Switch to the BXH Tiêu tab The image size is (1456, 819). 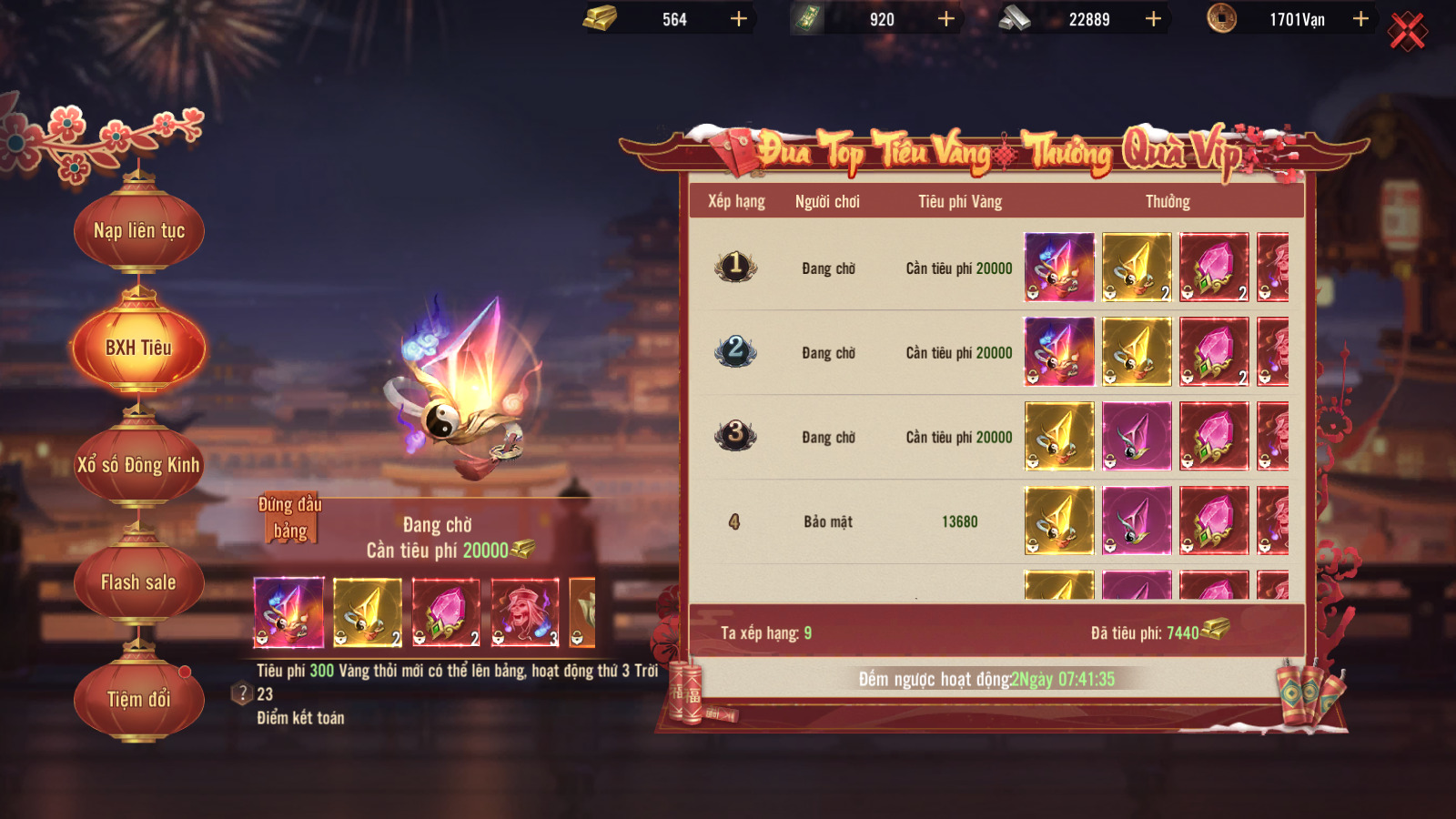tap(138, 348)
